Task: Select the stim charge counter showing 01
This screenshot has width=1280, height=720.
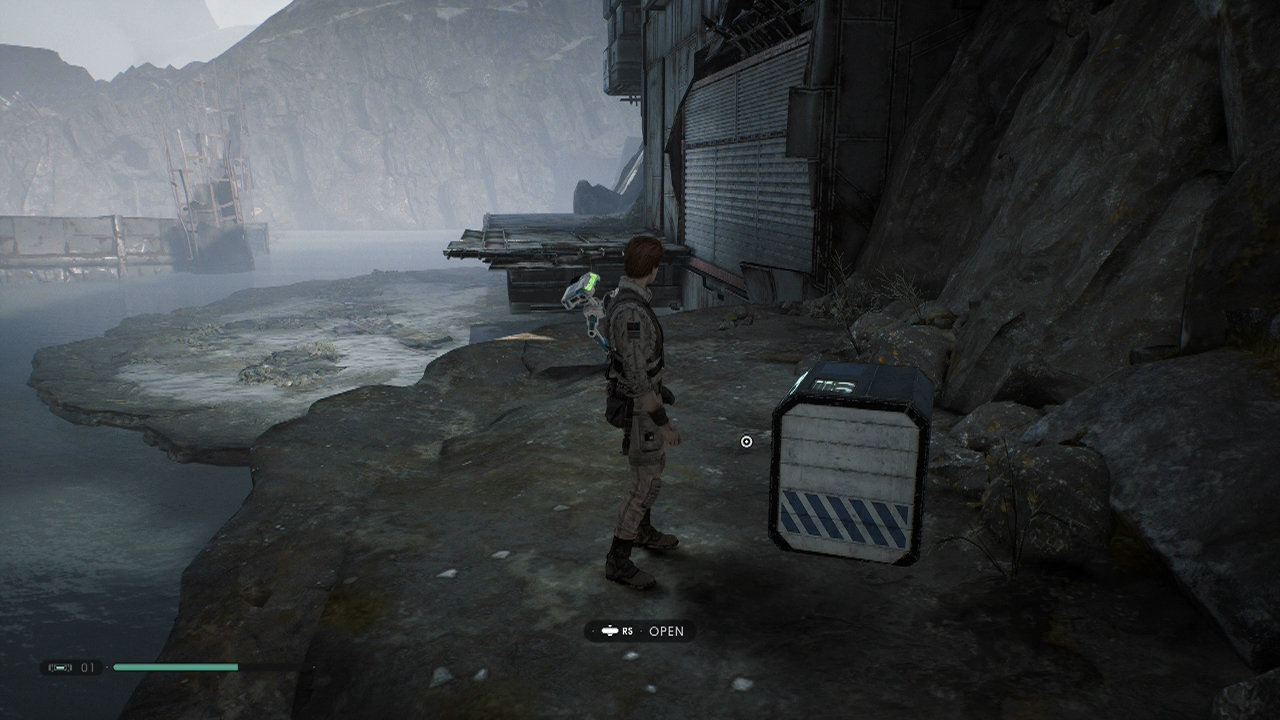Action: (x=88, y=666)
